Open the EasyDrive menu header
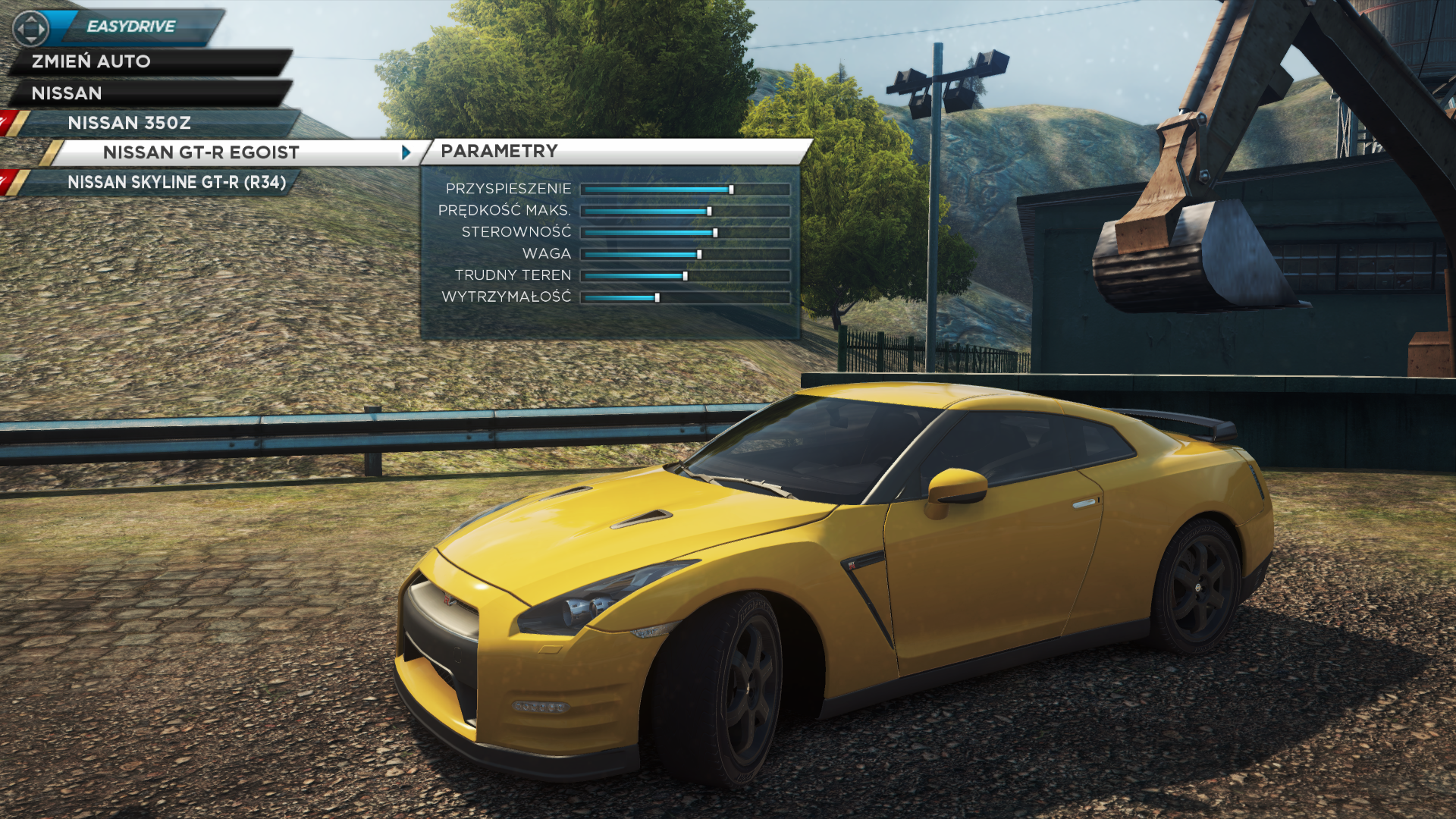Viewport: 1456px width, 819px height. click(x=130, y=27)
